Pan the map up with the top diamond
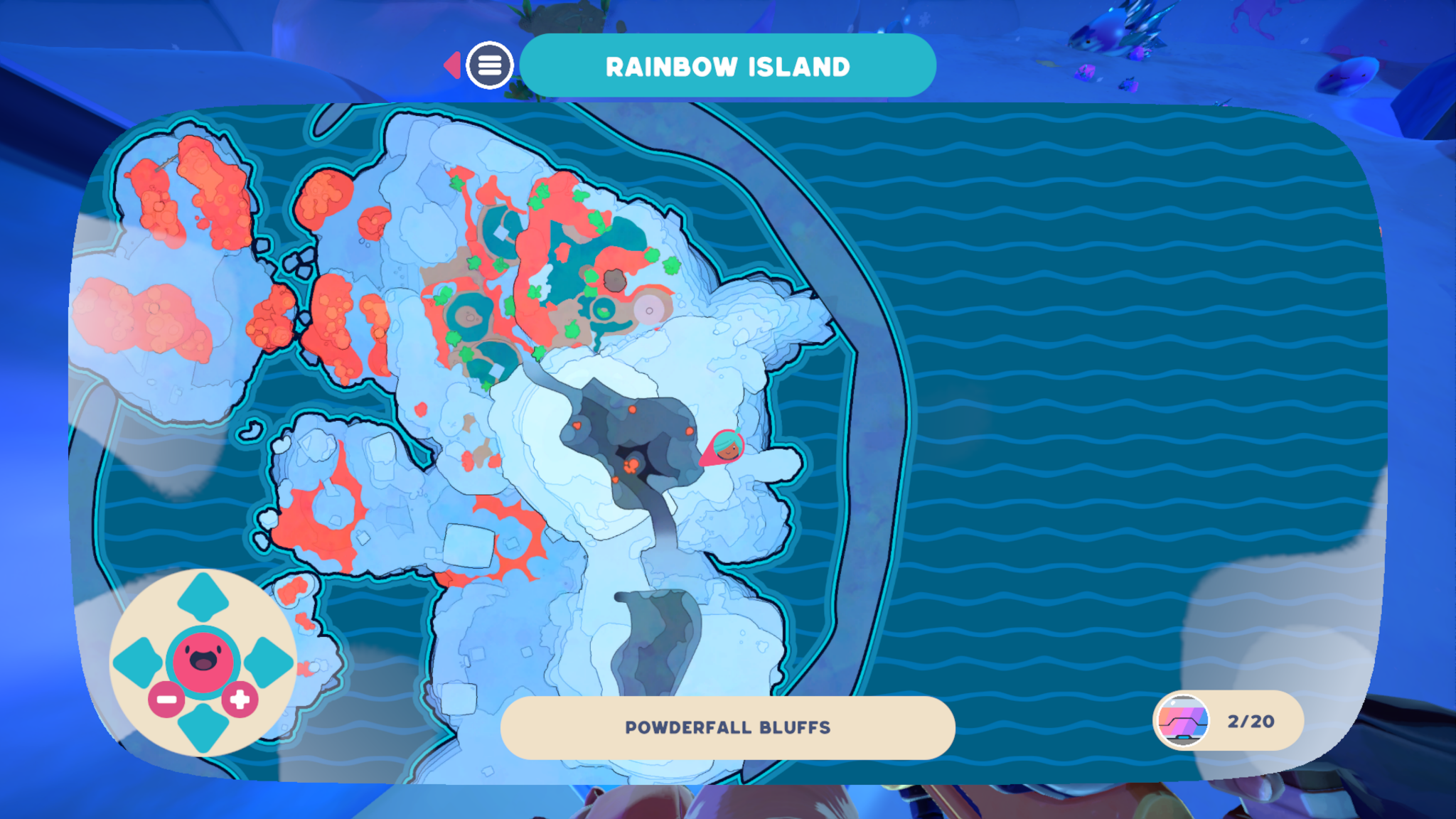The image size is (1456, 819). click(x=203, y=596)
